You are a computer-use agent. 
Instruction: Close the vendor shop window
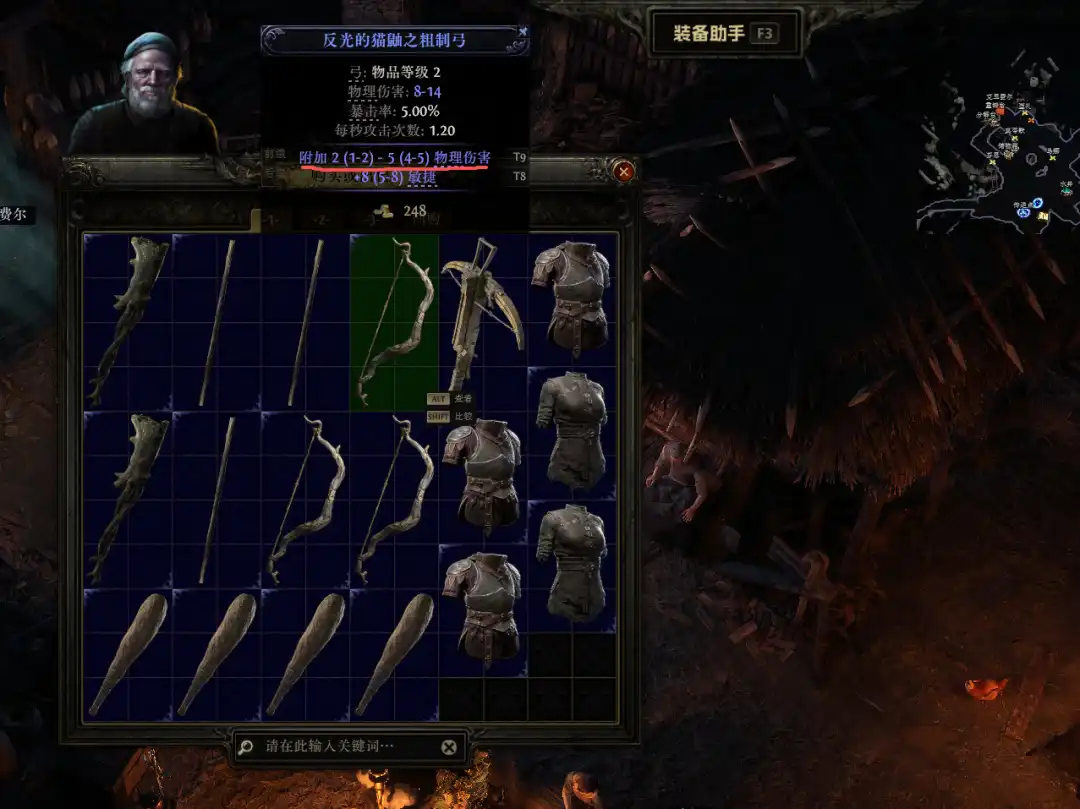tap(625, 172)
